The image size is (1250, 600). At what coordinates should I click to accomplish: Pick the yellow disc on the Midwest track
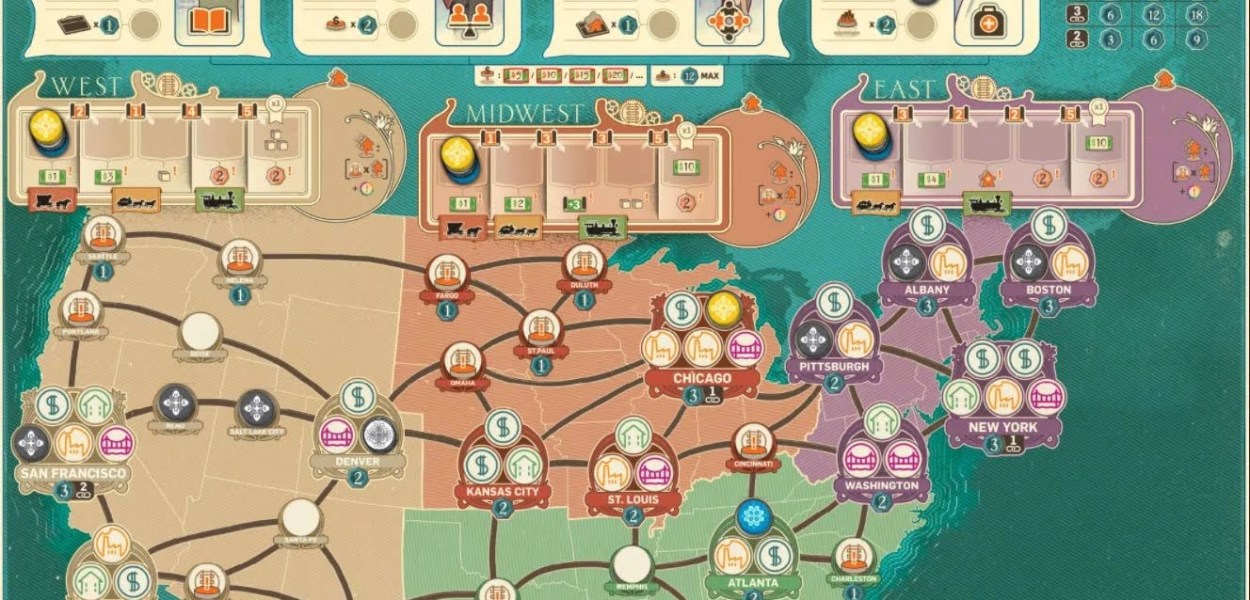459,154
